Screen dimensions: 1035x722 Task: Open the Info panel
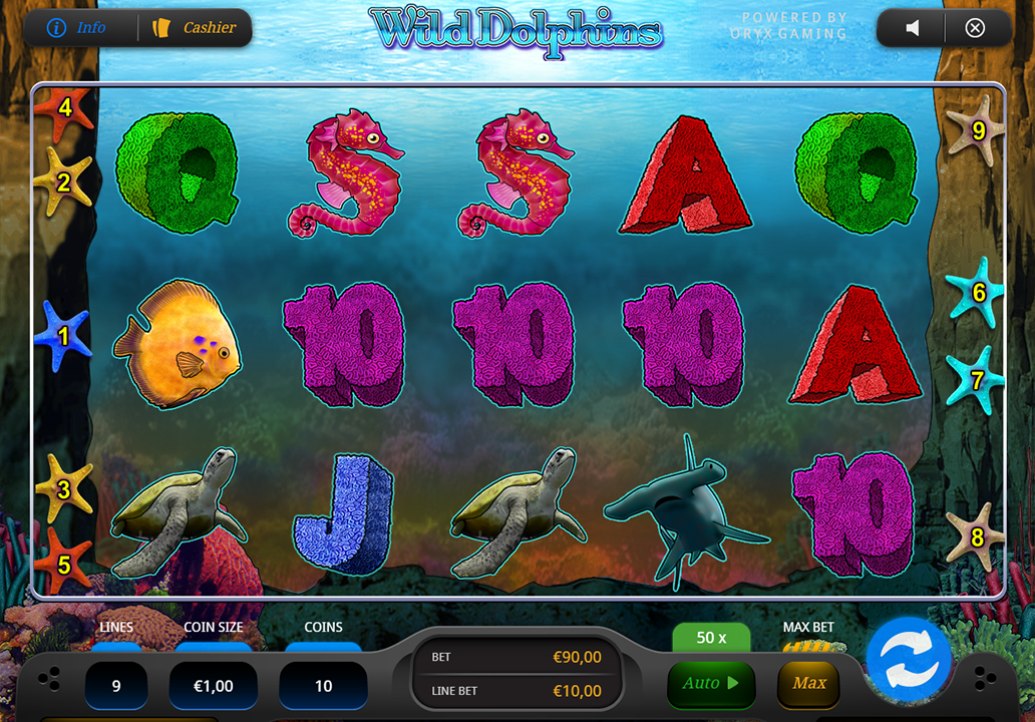78,28
